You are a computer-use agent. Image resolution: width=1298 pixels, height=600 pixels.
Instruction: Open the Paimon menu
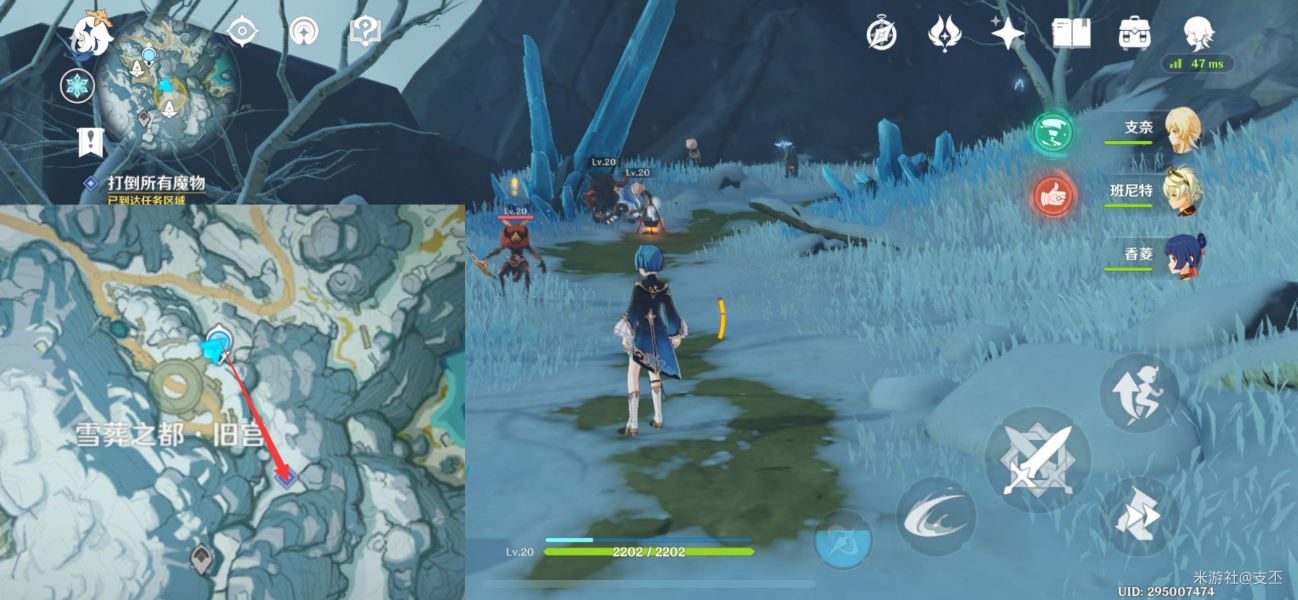click(x=92, y=36)
